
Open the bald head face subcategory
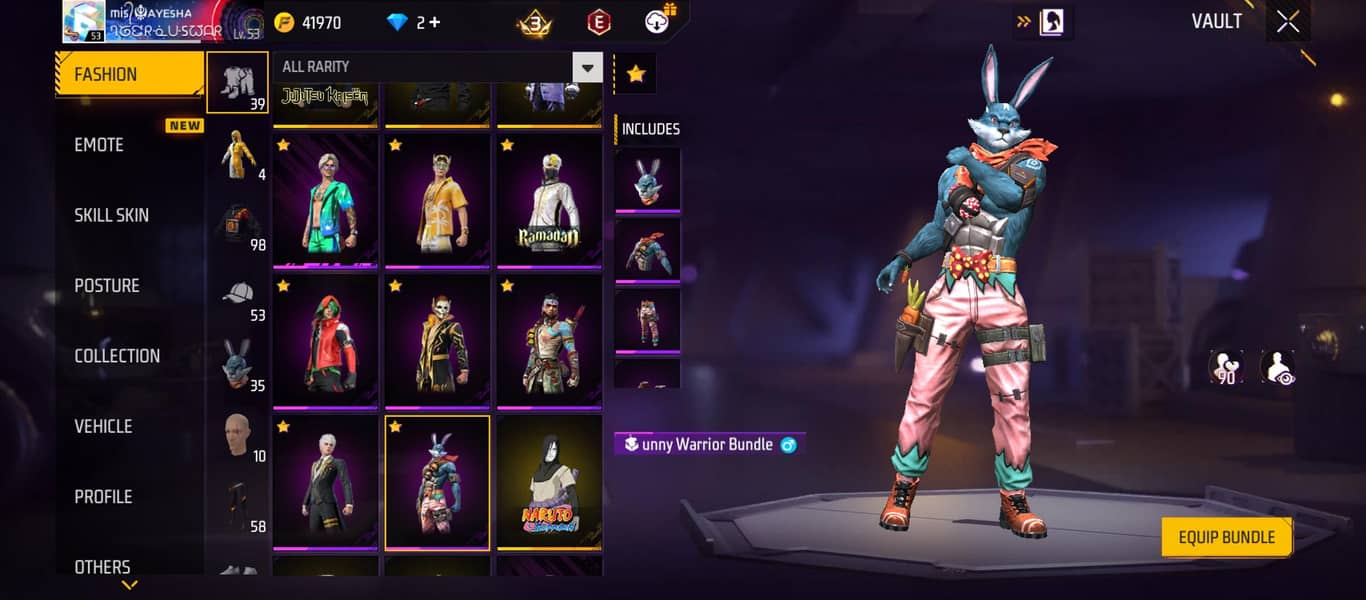click(238, 438)
